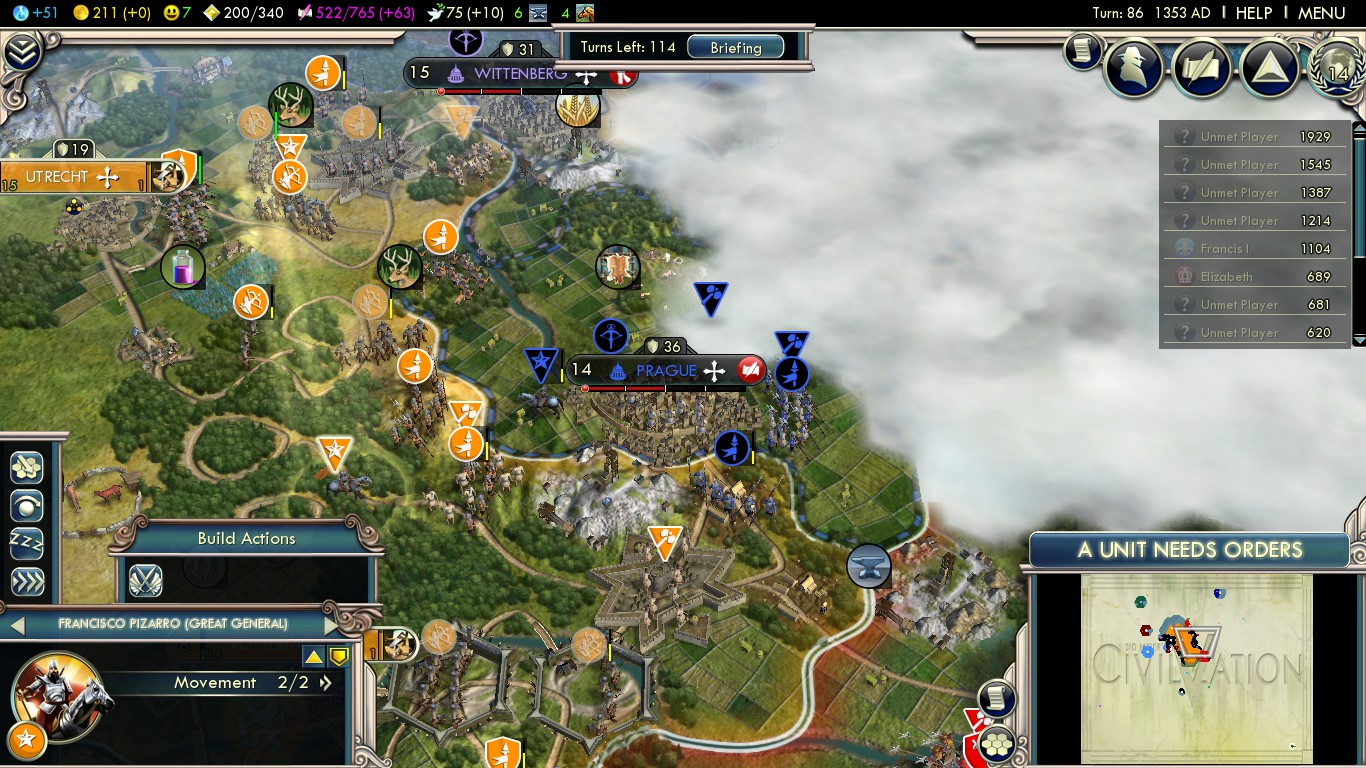Click the 'A Unit Needs Orders' button
1366x768 pixels.
[x=1189, y=550]
